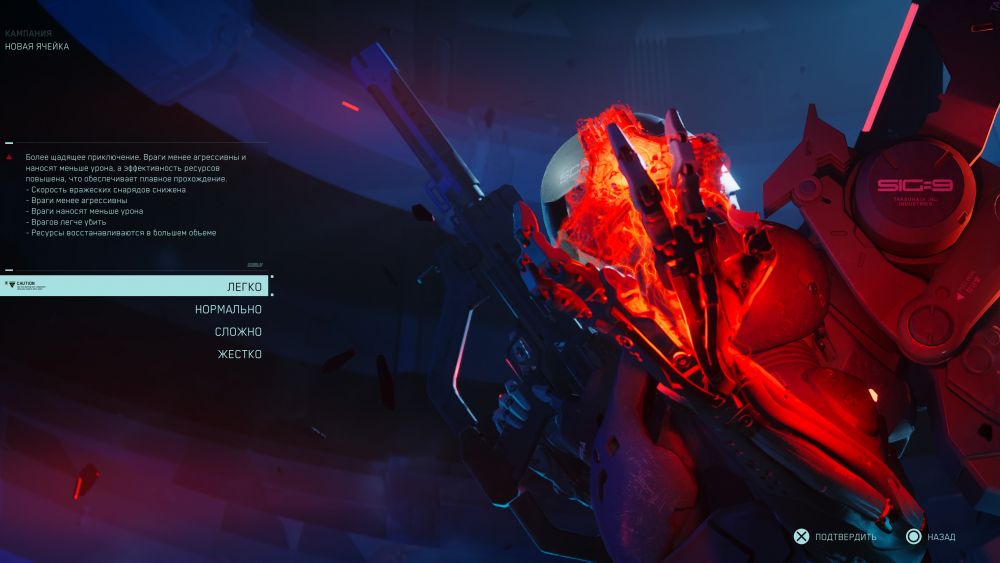
Task: Pick the СЛОЖНО difficulty level
Action: (238, 332)
